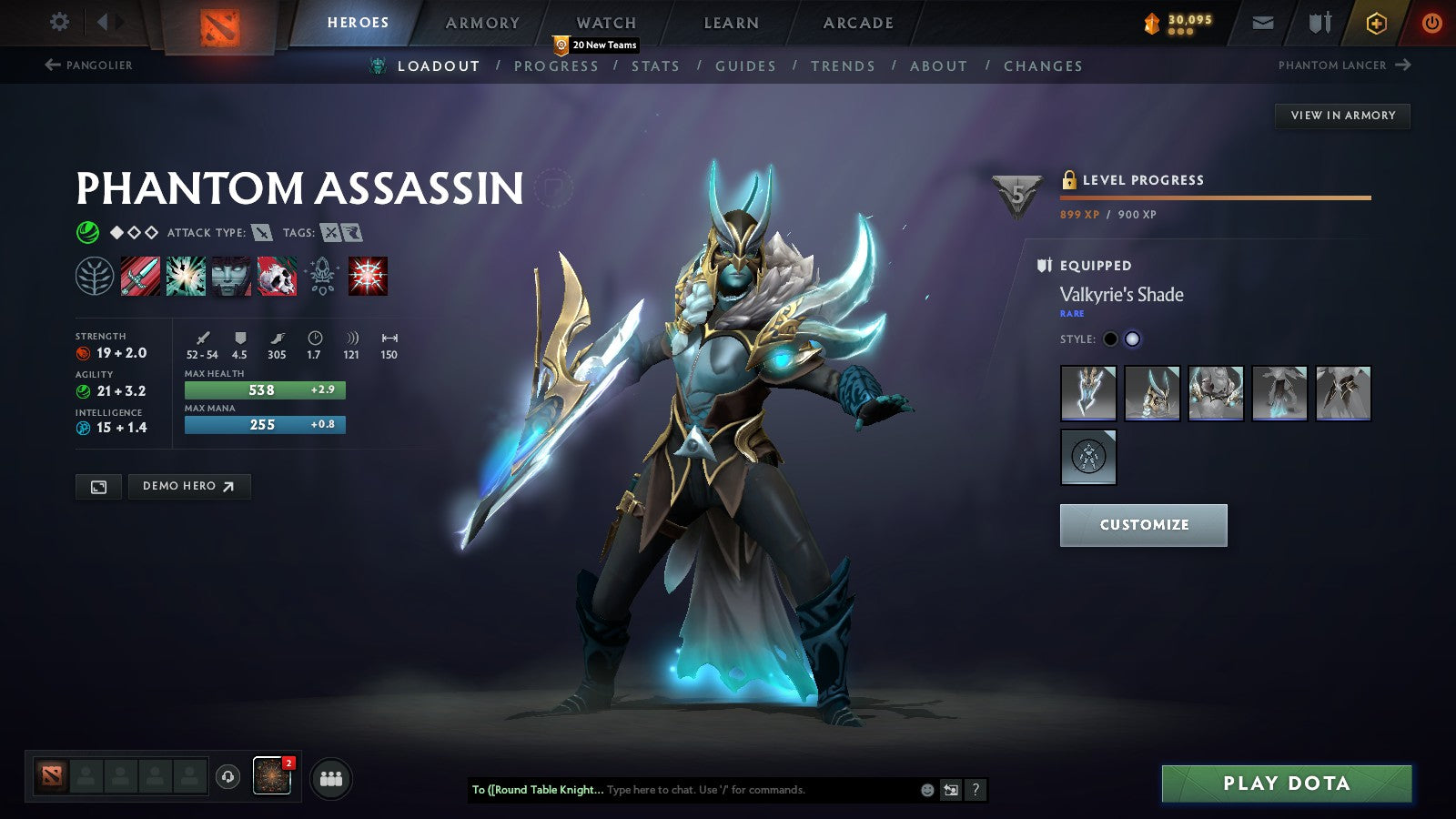The width and height of the screenshot is (1456, 819).
Task: Toggle the emoticon picker in chat bar
Action: (x=926, y=790)
